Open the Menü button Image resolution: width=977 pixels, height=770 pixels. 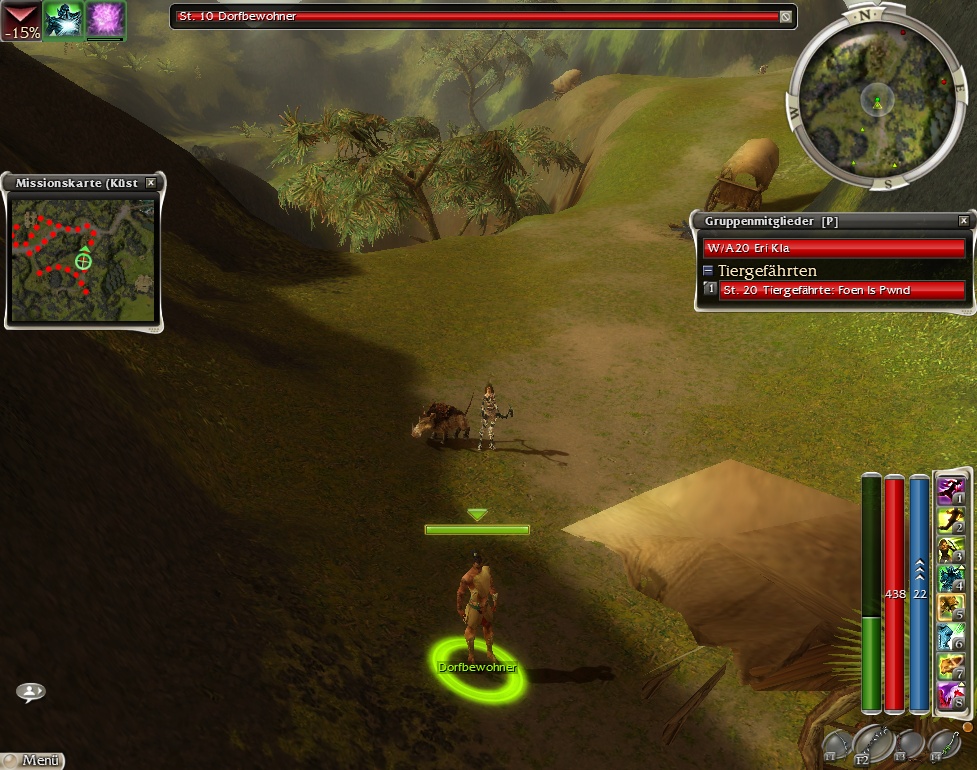tap(32, 760)
